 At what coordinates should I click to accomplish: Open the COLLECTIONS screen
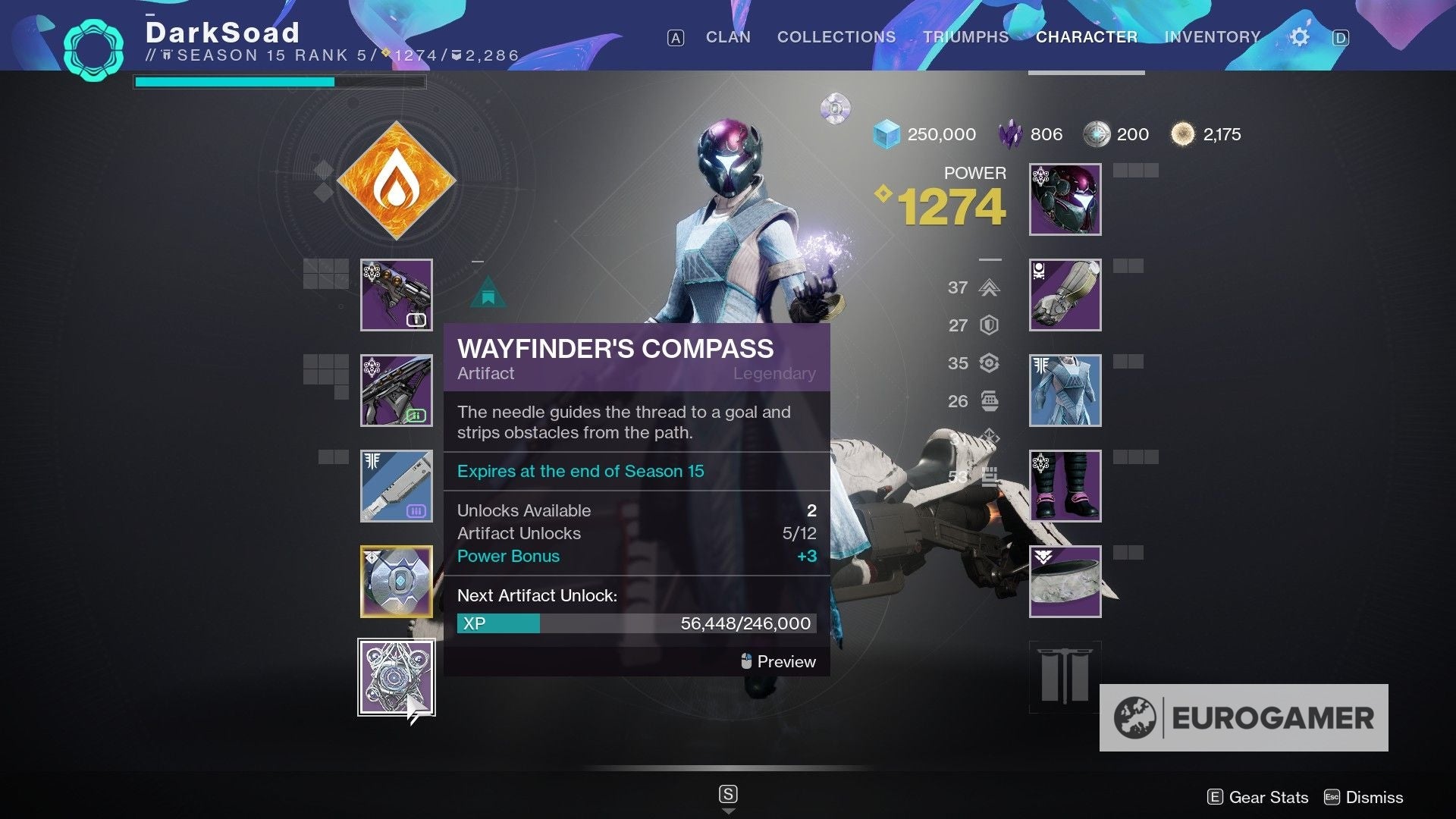[836, 36]
